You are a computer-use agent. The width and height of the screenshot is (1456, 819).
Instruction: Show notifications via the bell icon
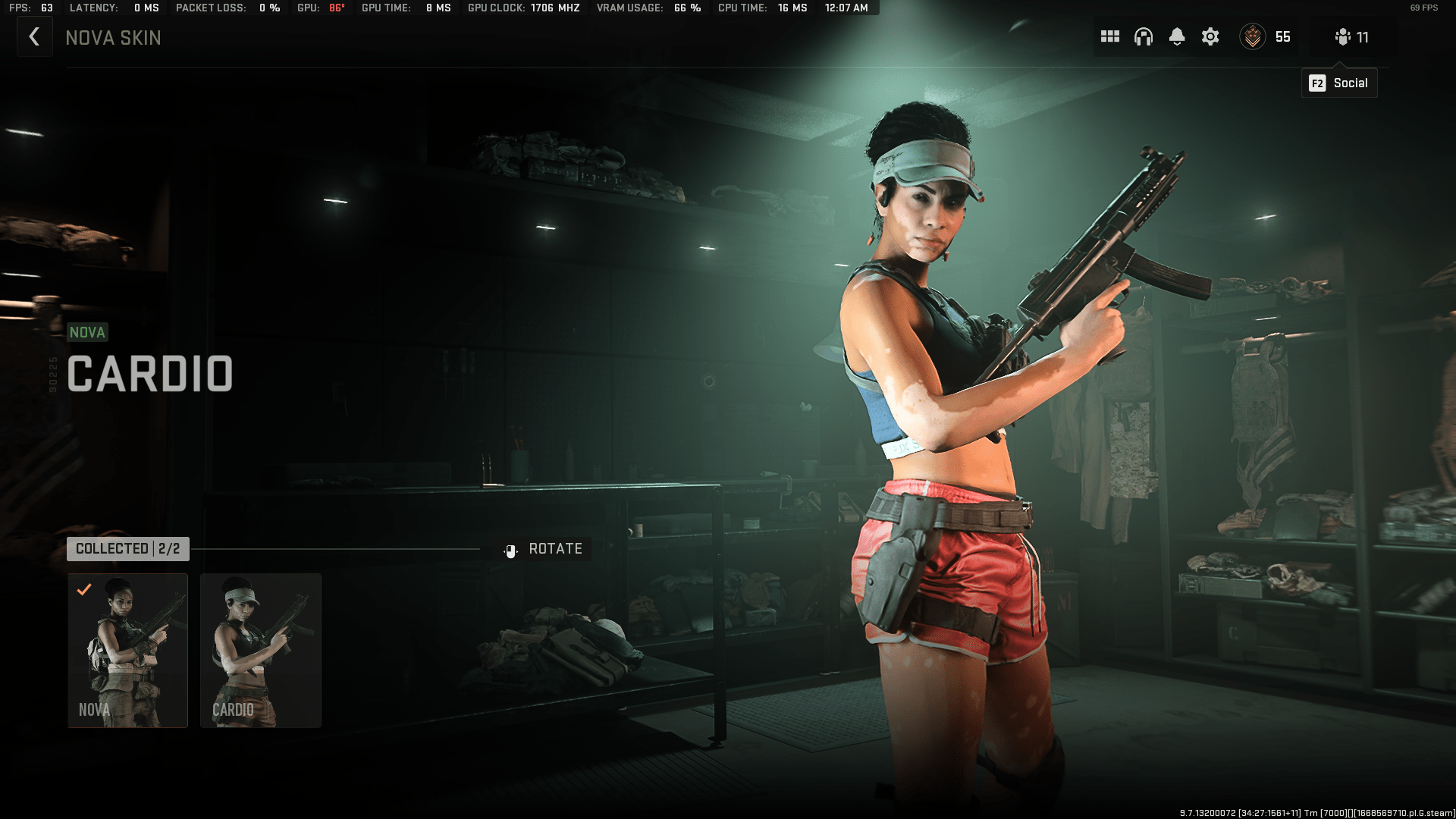coord(1177,37)
